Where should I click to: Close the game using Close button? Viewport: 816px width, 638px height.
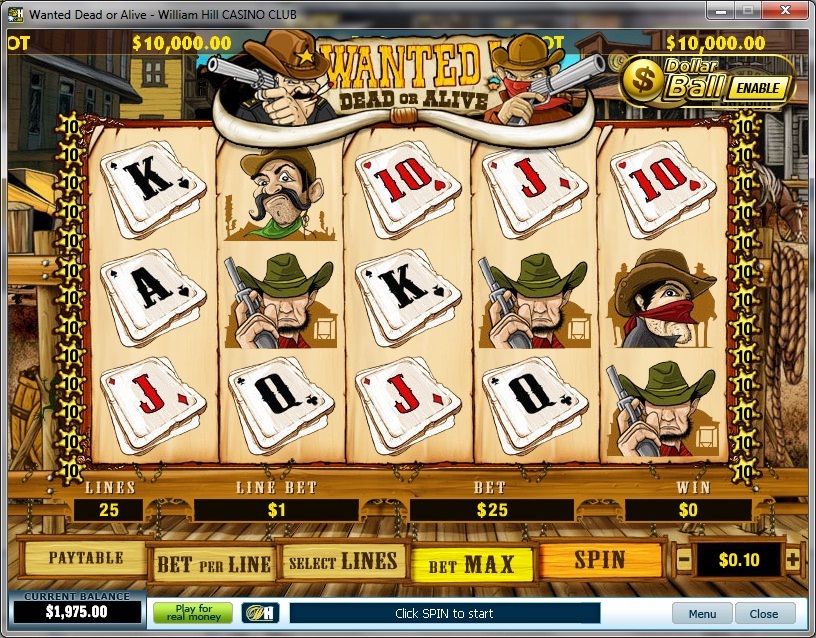764,613
